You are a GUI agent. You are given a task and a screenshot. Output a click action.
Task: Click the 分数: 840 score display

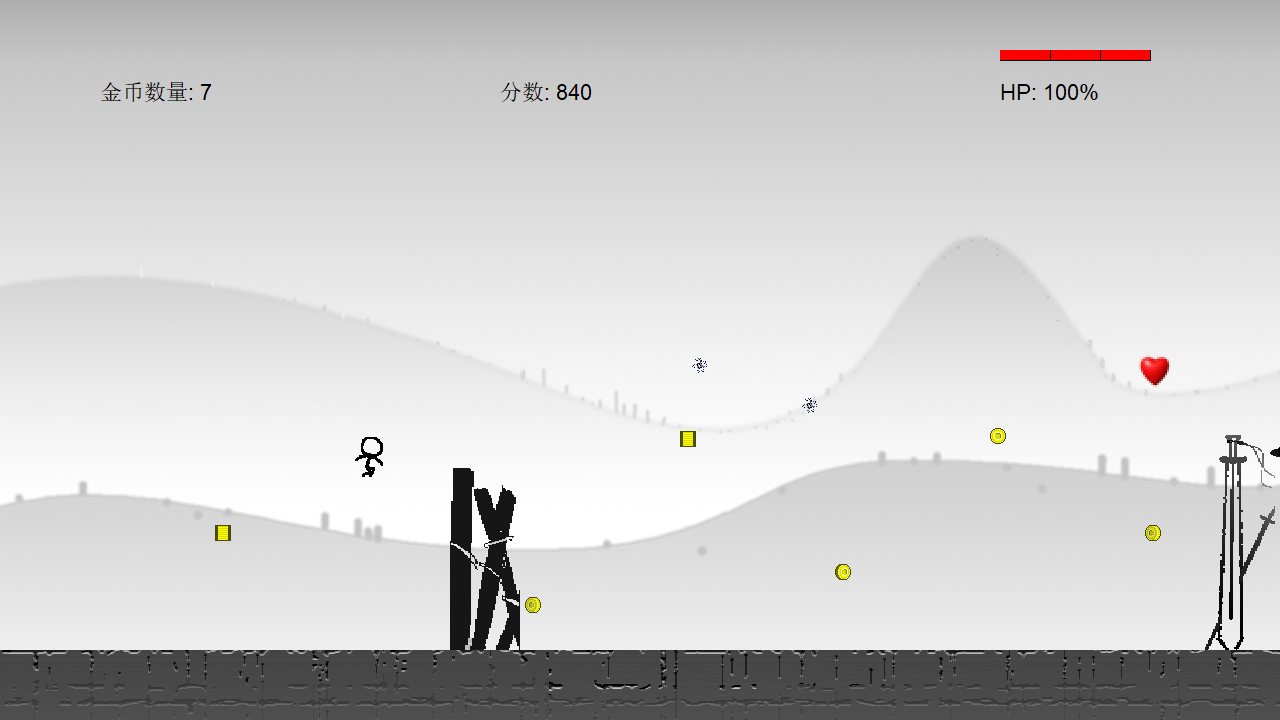point(546,92)
